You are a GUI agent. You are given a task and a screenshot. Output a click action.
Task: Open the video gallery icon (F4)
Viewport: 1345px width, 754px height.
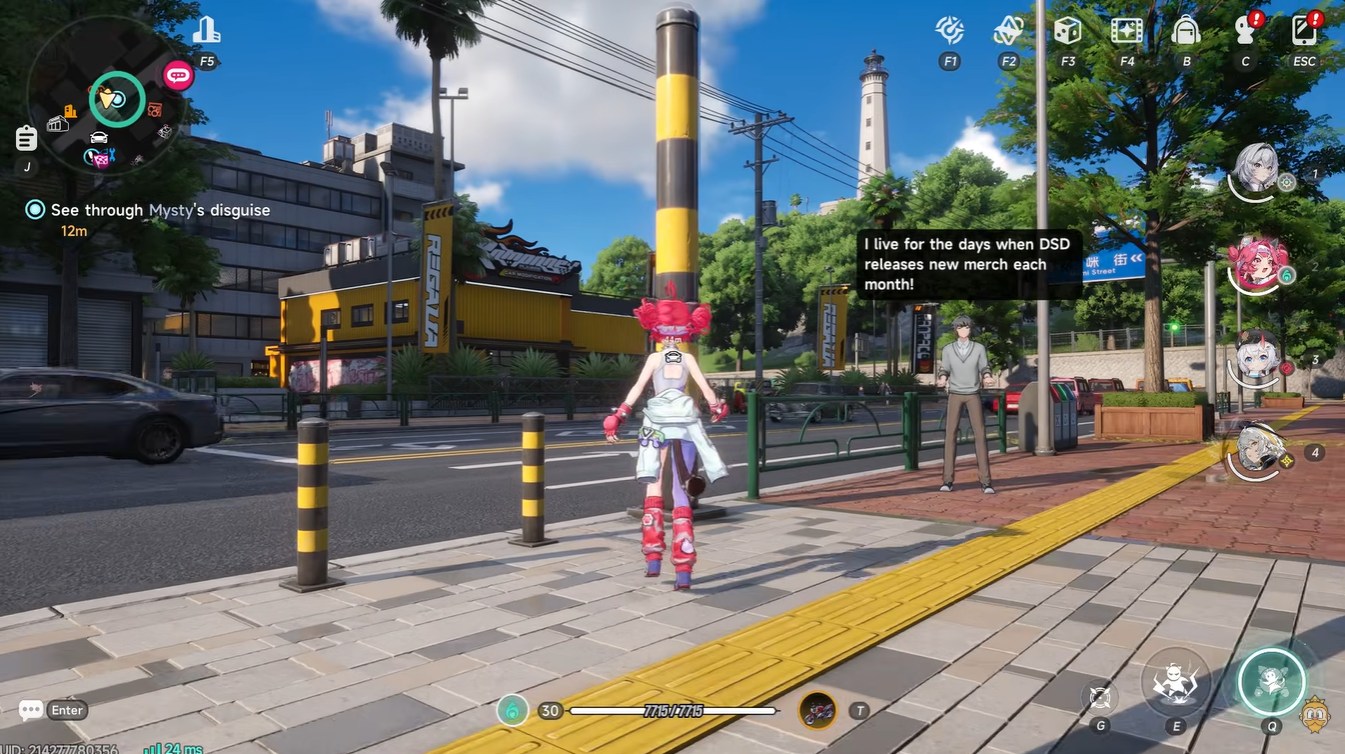[x=1125, y=30]
